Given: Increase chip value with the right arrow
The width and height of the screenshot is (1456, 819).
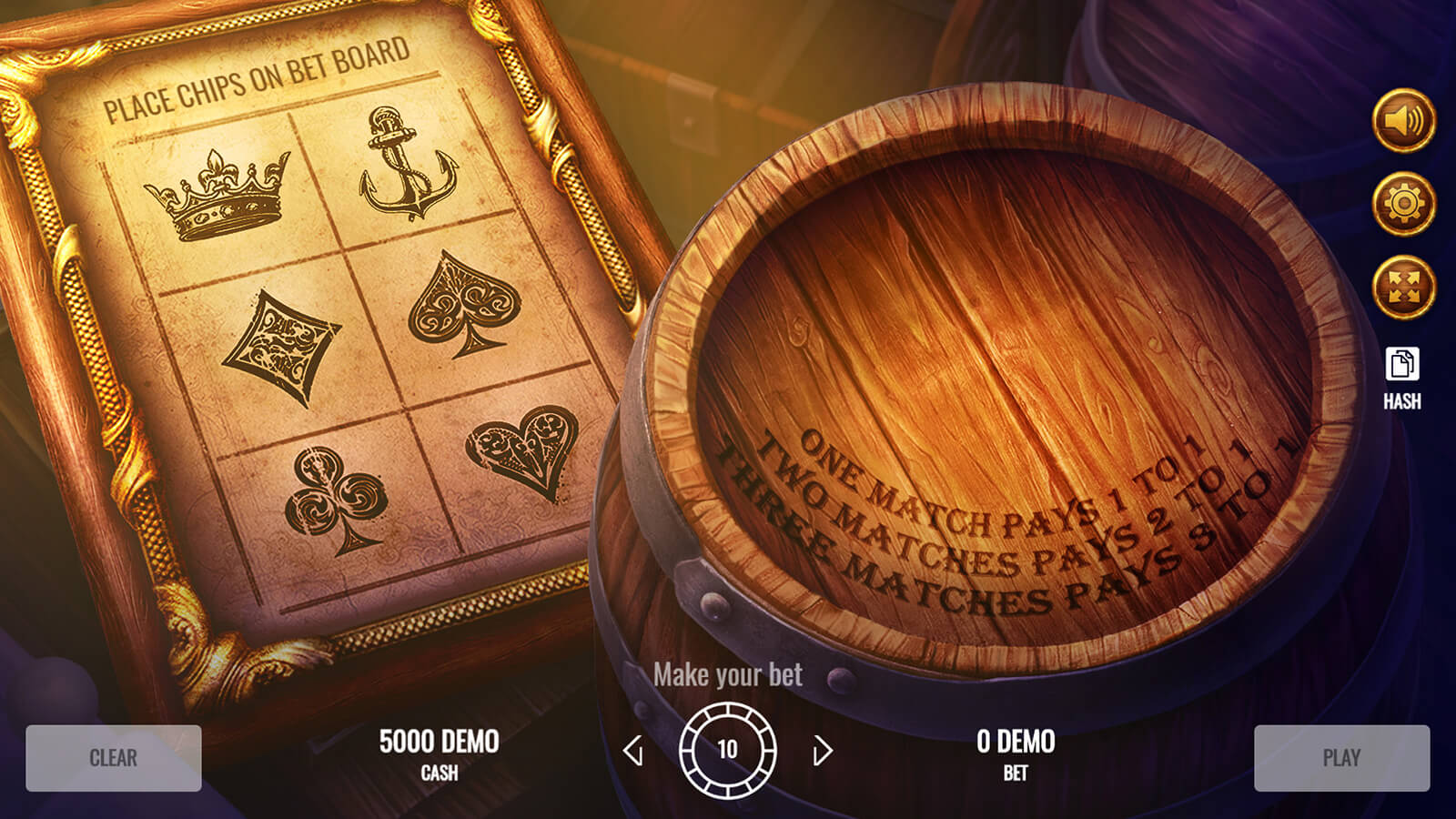Looking at the screenshot, I should point(823,751).
